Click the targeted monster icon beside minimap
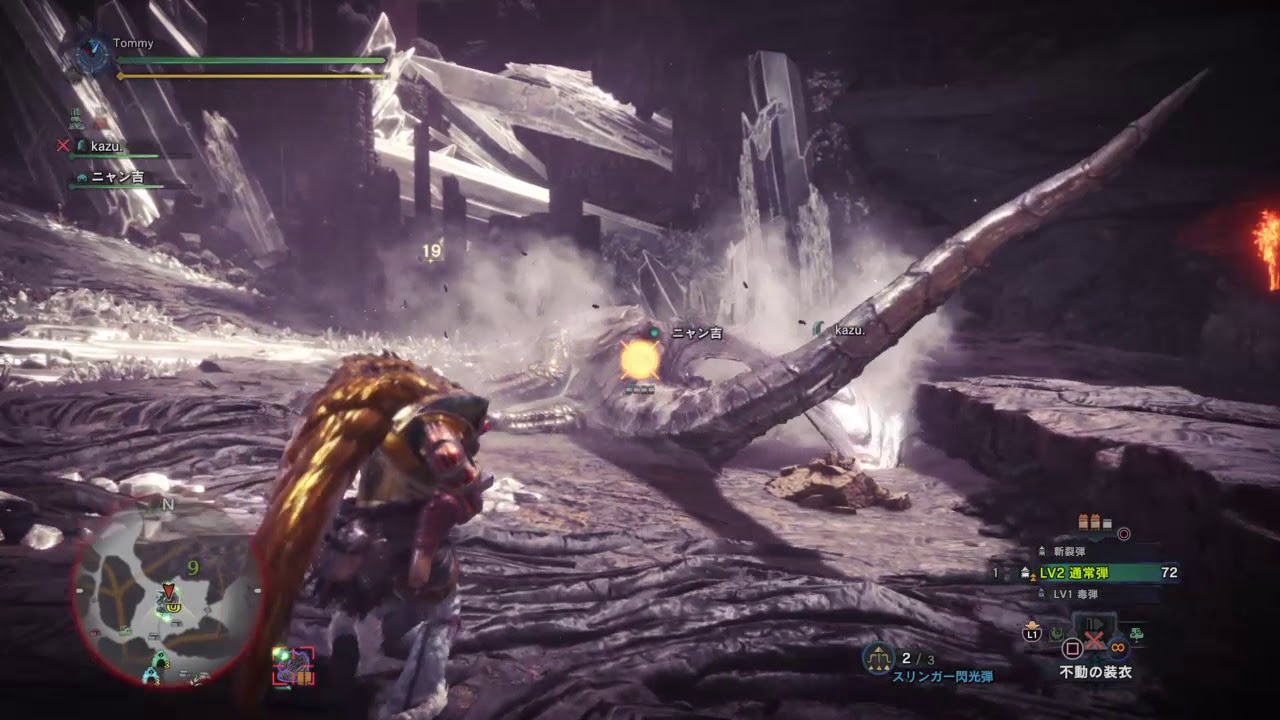This screenshot has width=1280, height=720. pyautogui.click(x=294, y=666)
